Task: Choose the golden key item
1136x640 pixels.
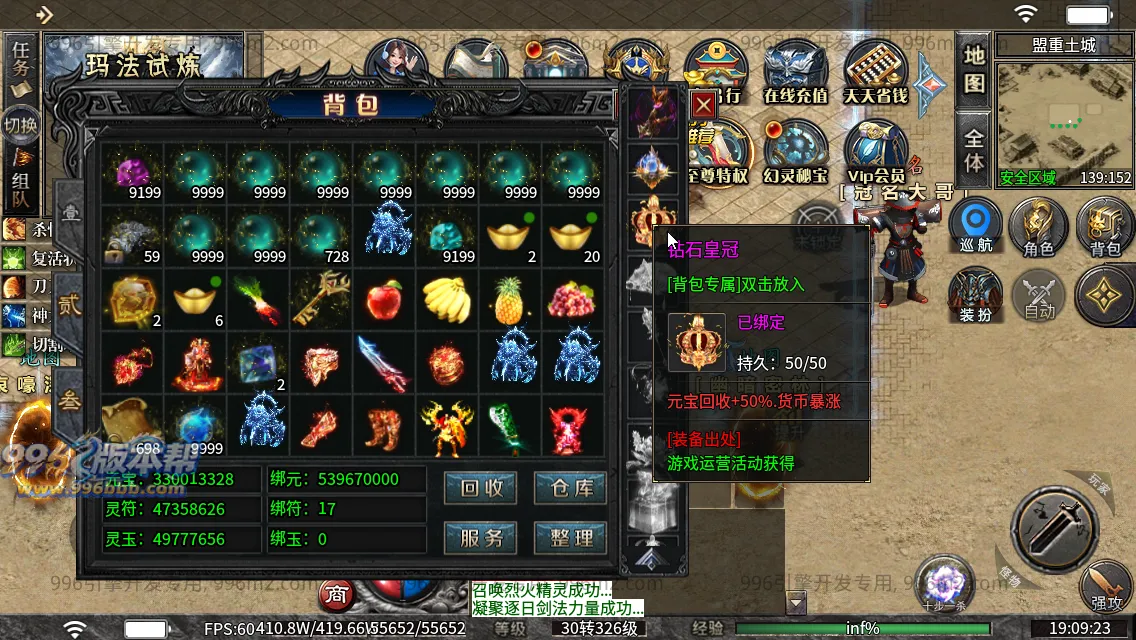Action: pos(321,298)
